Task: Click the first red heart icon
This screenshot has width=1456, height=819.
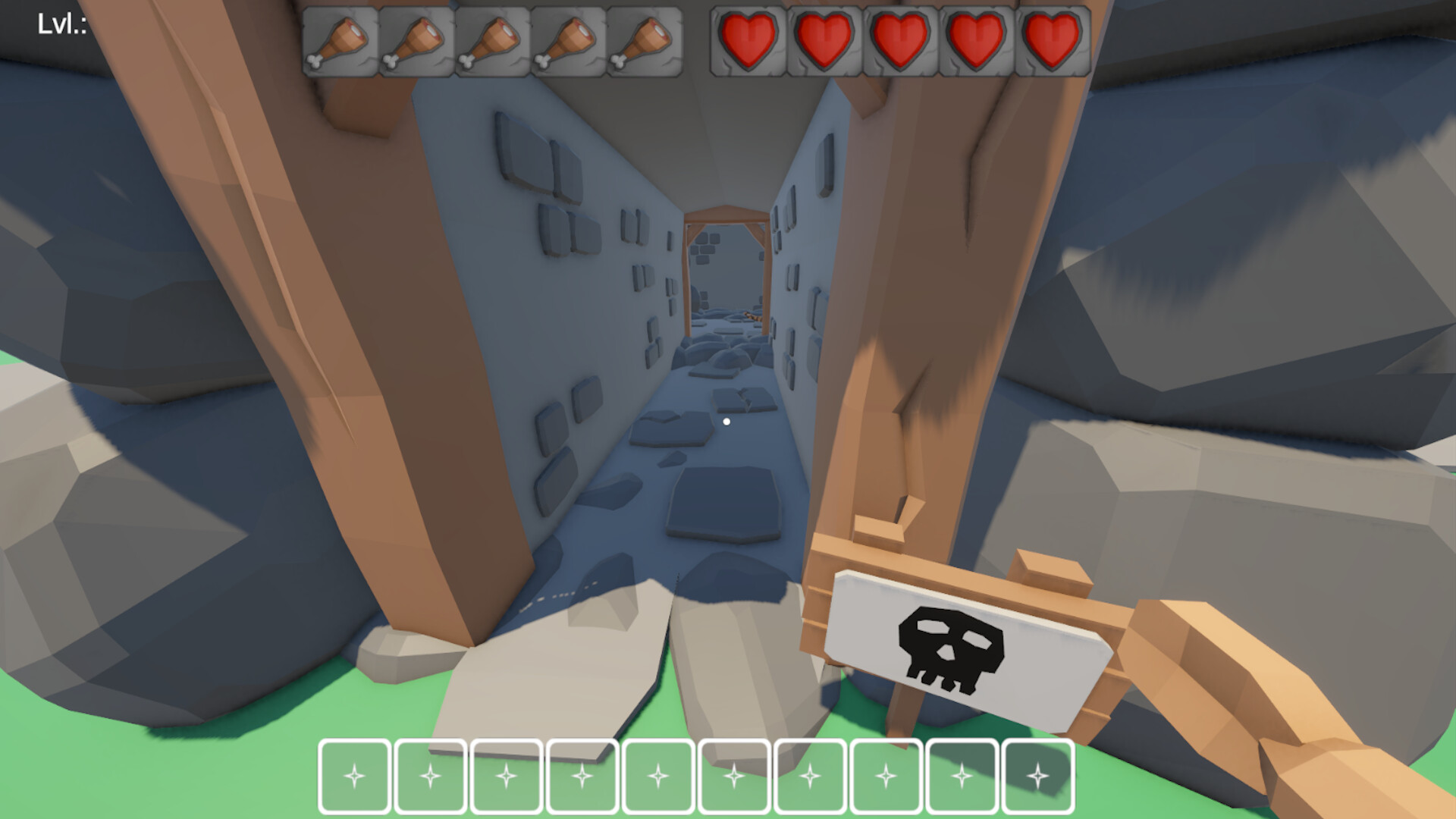Action: point(747,42)
